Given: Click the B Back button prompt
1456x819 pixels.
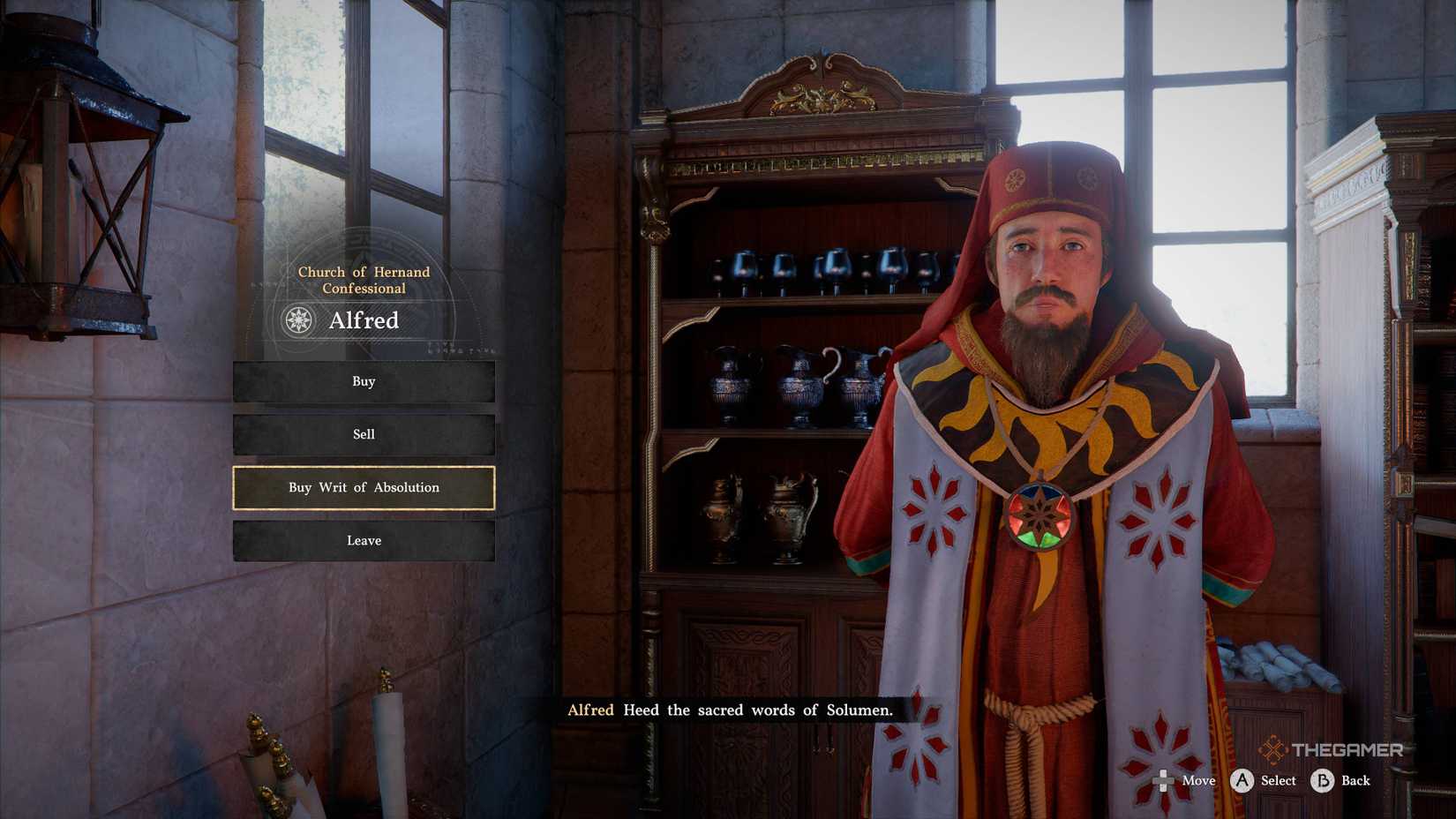Looking at the screenshot, I should pyautogui.click(x=1322, y=781).
